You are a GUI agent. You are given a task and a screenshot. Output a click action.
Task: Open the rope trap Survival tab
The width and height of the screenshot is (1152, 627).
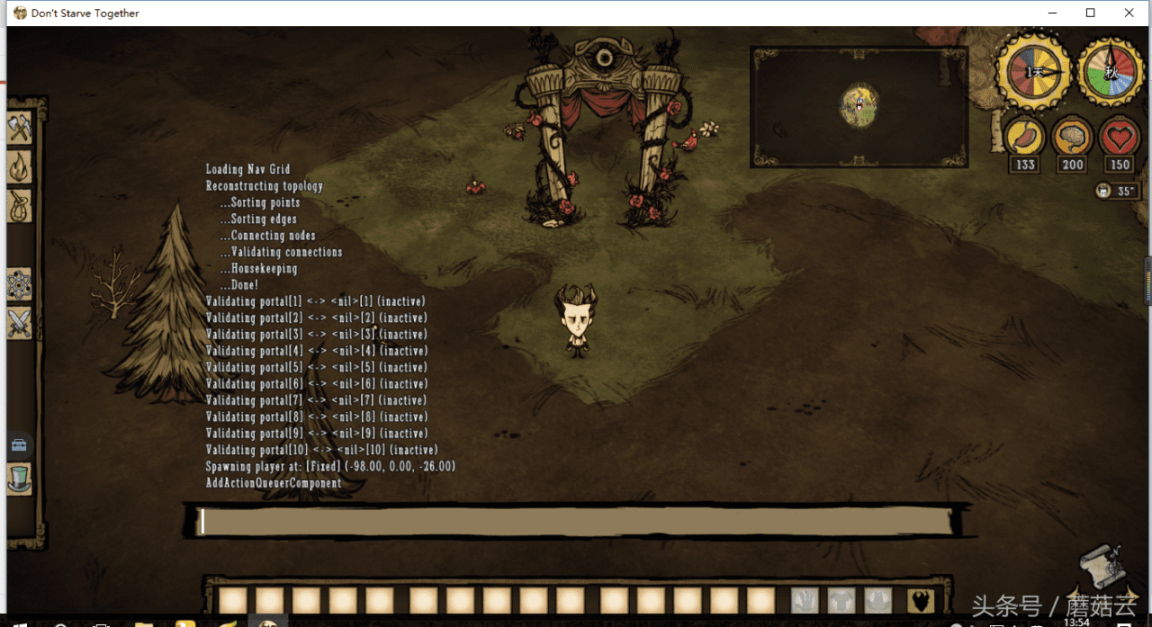(x=20, y=206)
